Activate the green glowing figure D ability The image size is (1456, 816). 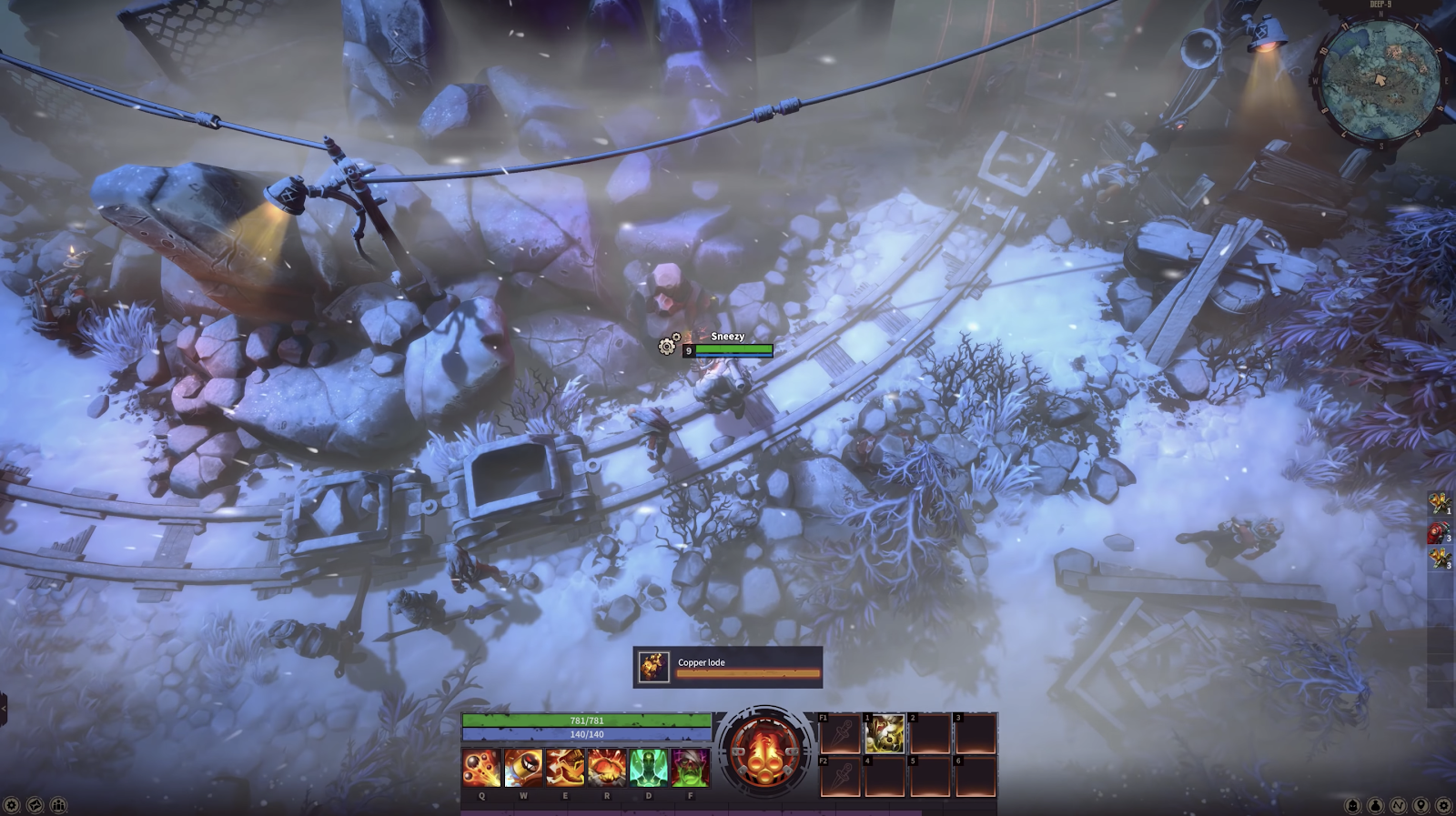tap(648, 767)
